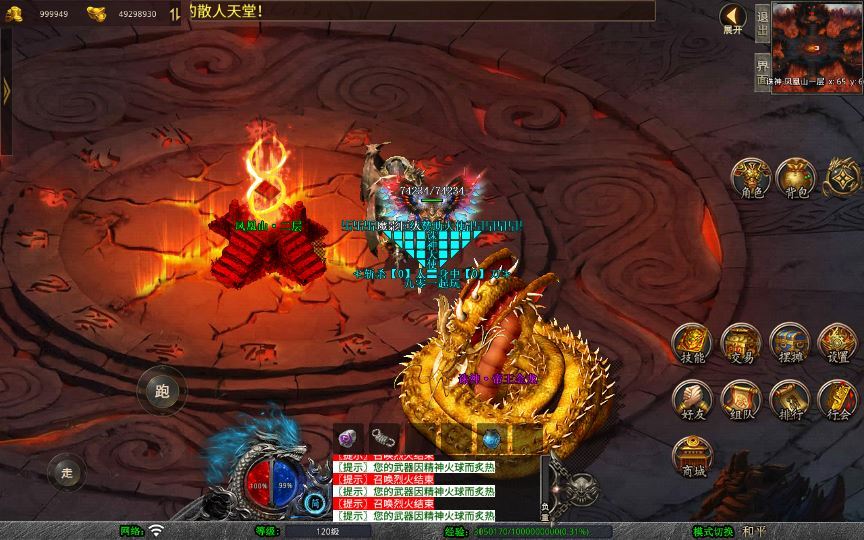The image size is (864, 540).
Task: Open the 设置 settings menu
Action: tap(838, 344)
